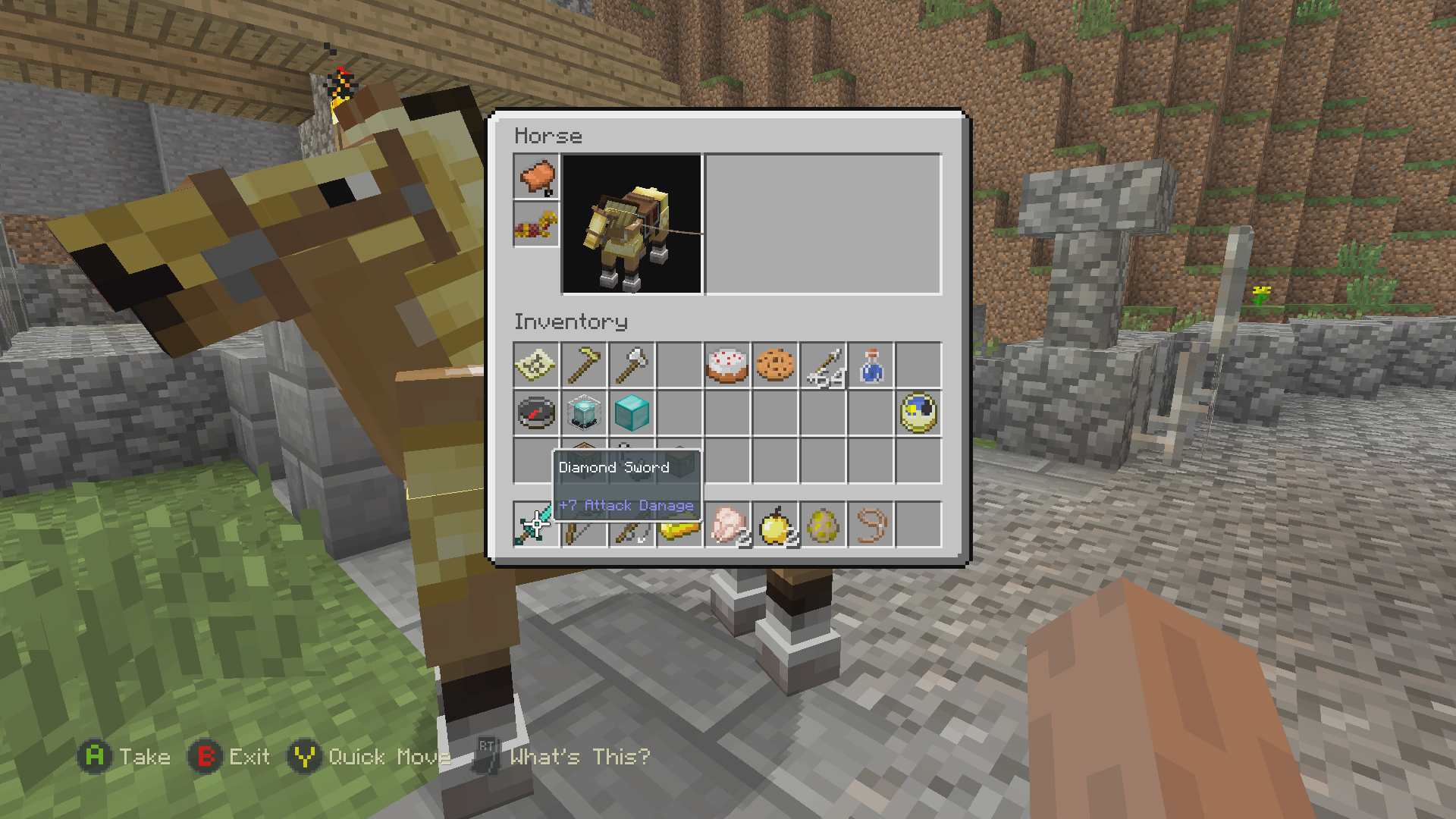Select the cookie in the top inventory row
1456x819 pixels.
click(776, 366)
